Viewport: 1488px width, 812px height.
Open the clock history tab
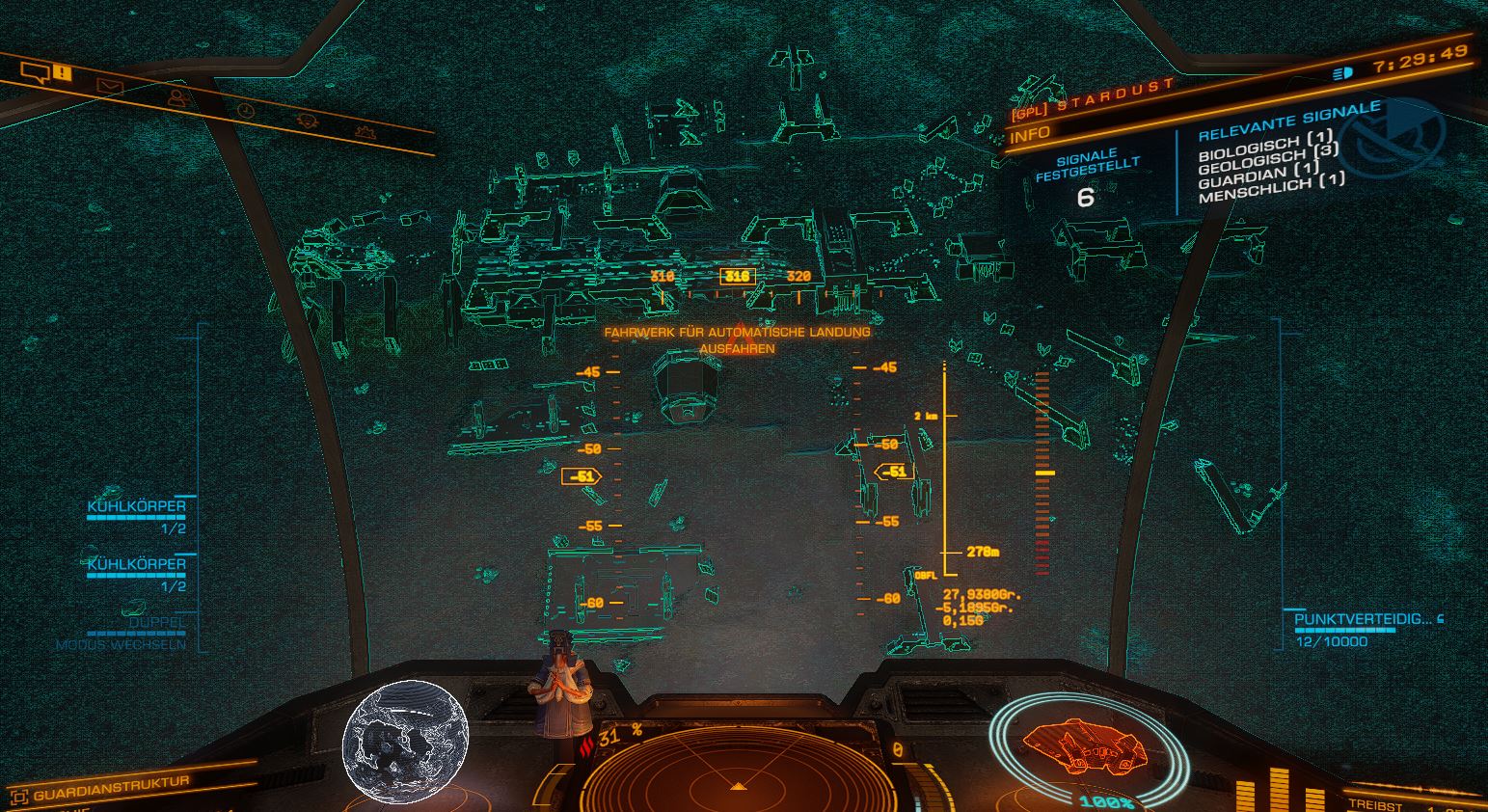coord(246,110)
